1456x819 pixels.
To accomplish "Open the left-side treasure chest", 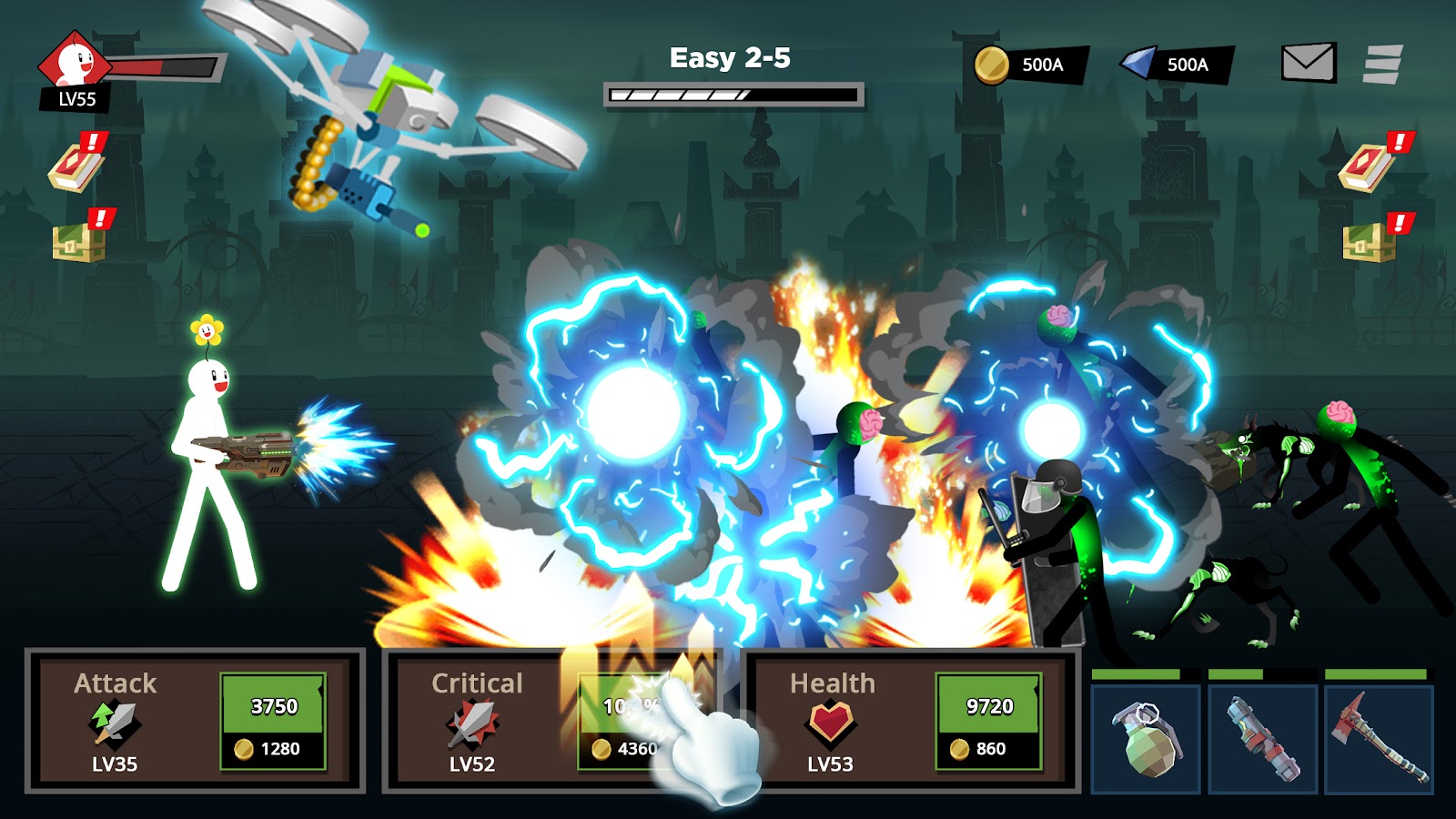I will (x=79, y=241).
